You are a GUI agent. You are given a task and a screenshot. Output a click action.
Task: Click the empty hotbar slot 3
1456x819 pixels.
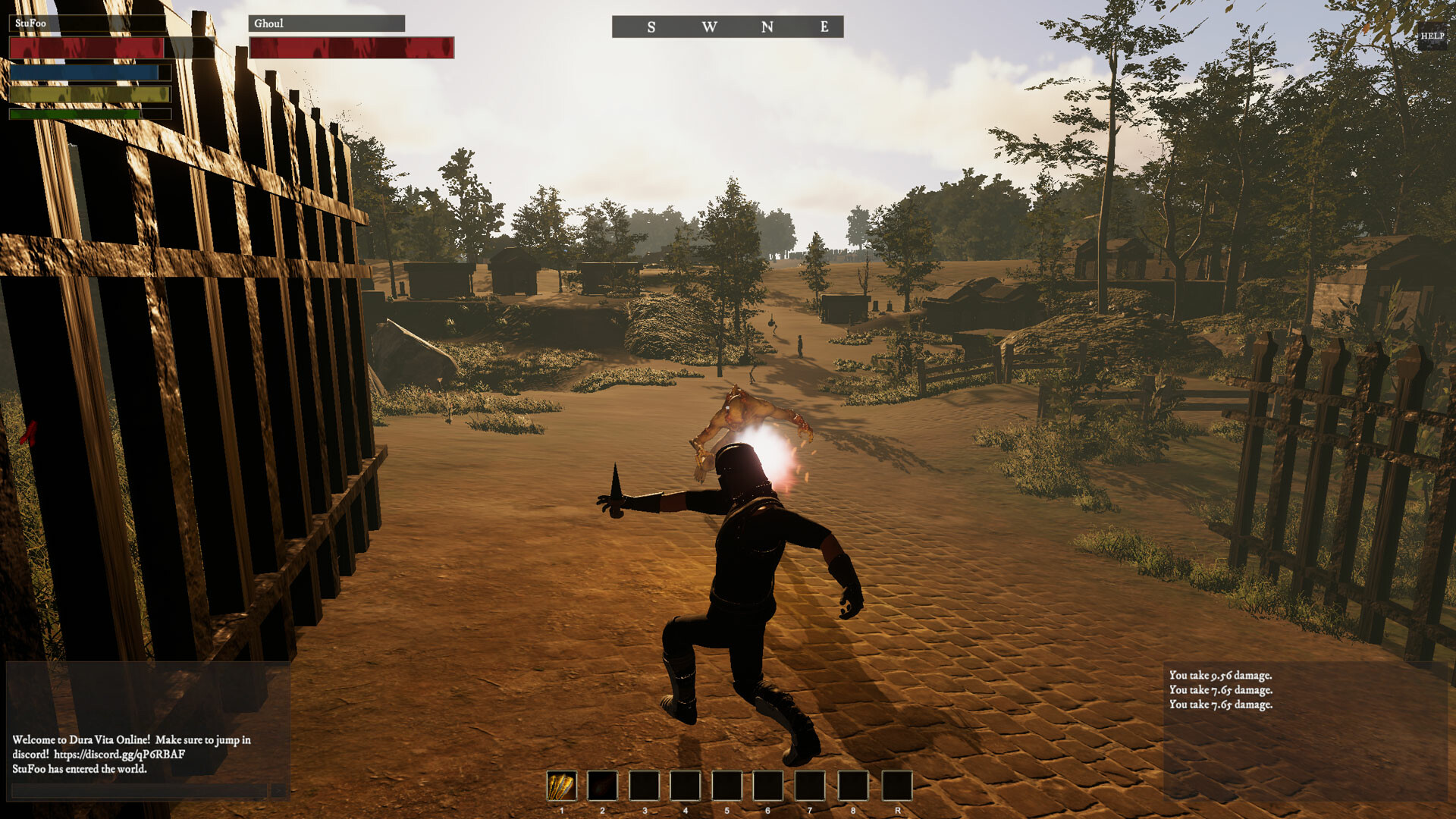pyautogui.click(x=644, y=787)
